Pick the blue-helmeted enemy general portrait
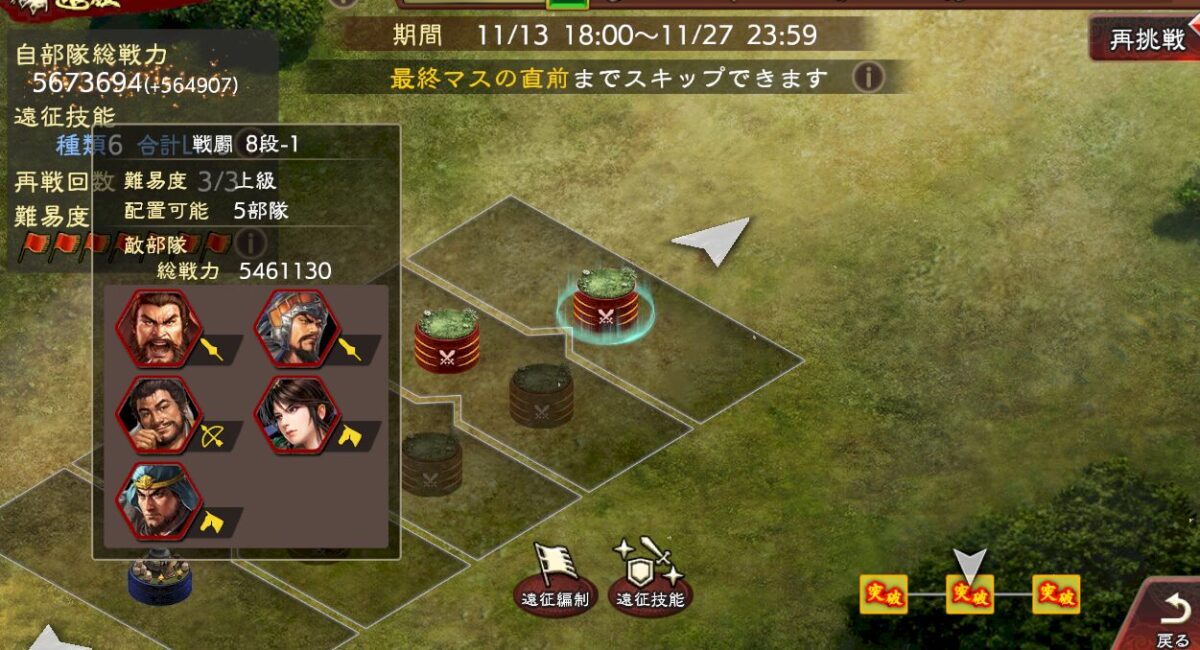Viewport: 1200px width, 650px height. point(159,500)
